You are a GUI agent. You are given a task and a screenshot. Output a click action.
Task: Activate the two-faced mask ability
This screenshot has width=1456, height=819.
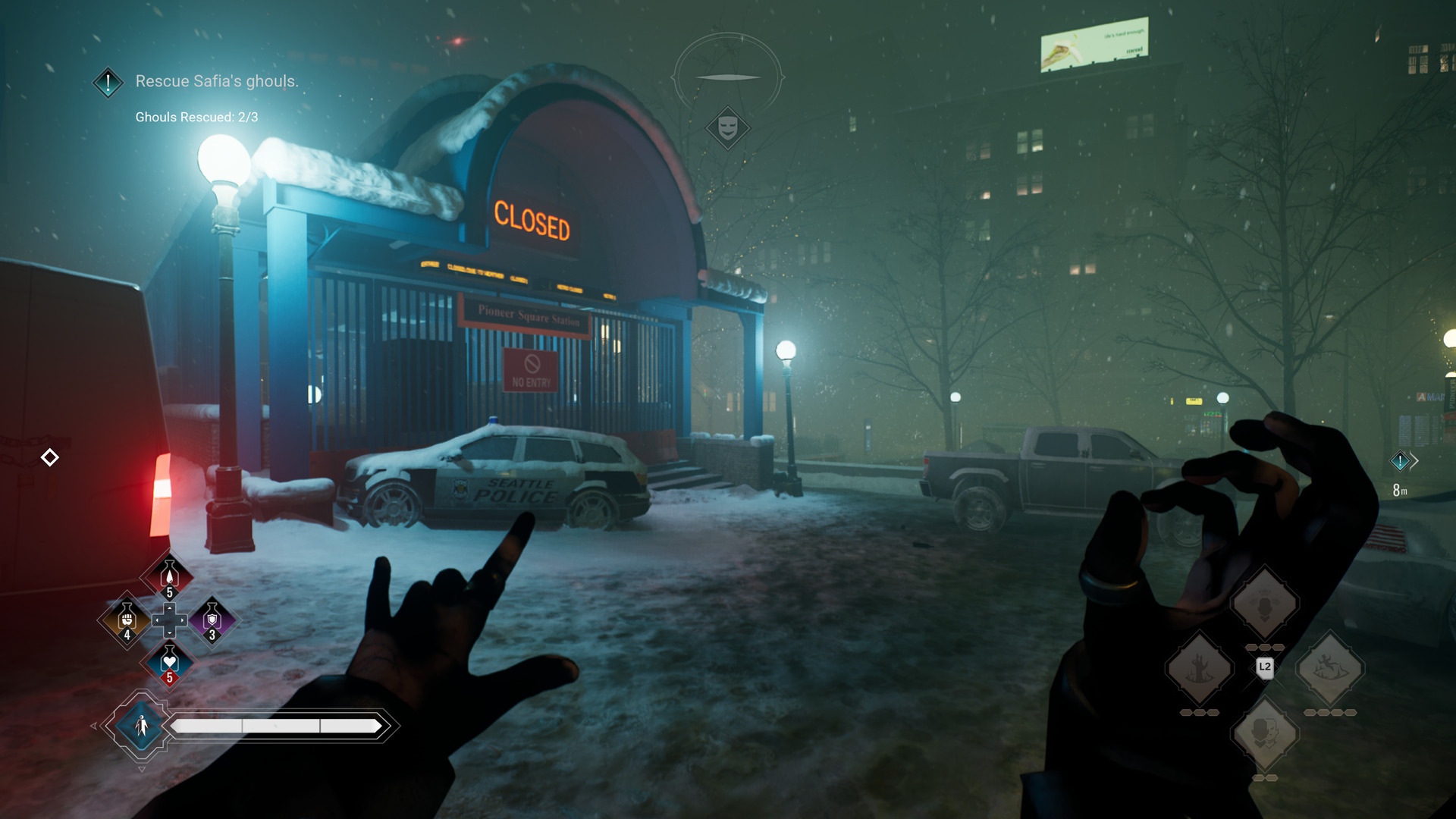click(1264, 733)
